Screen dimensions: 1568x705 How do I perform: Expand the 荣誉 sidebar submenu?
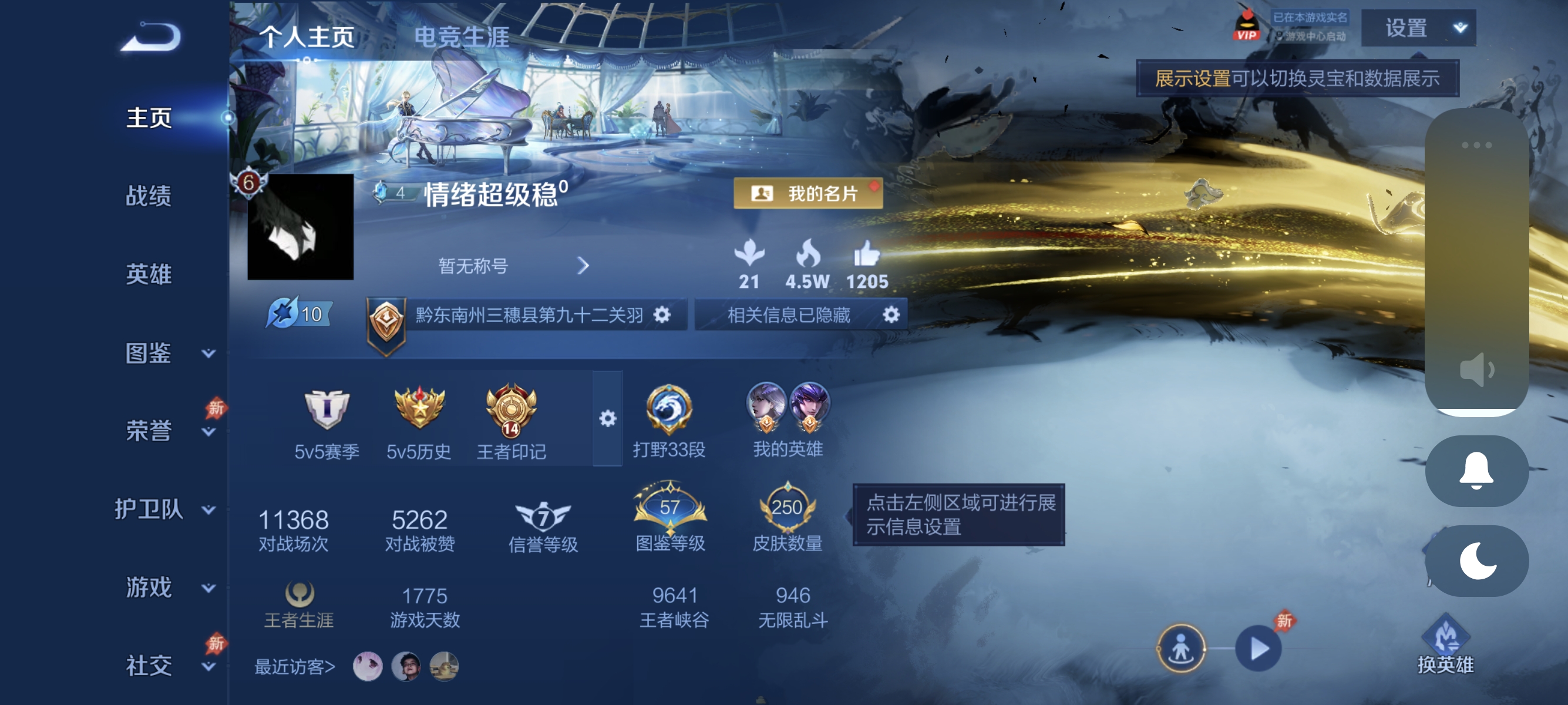click(209, 433)
